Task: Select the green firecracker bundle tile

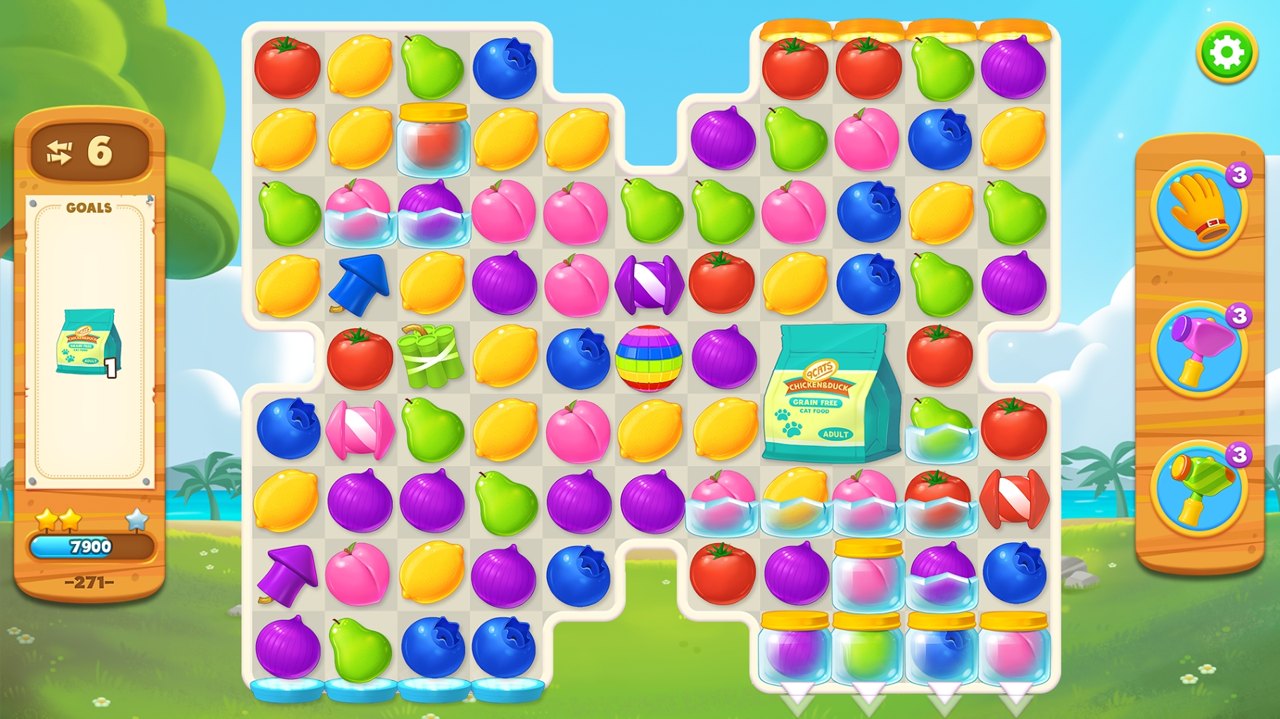Action: pos(431,355)
